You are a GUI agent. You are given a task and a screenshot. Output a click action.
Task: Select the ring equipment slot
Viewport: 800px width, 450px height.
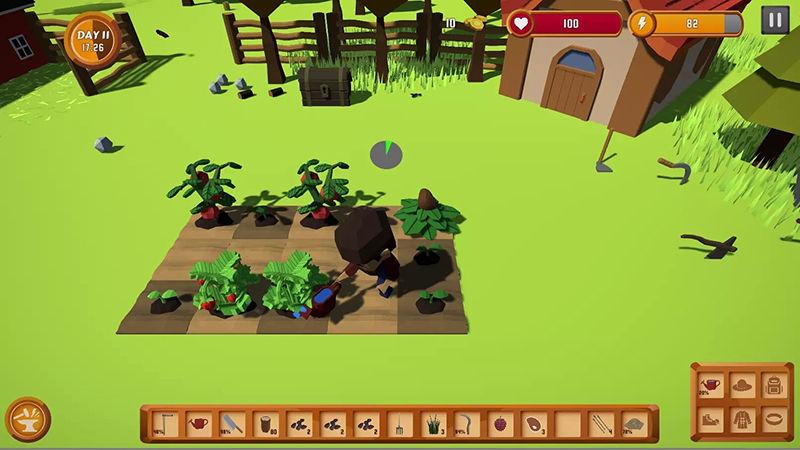point(772,416)
